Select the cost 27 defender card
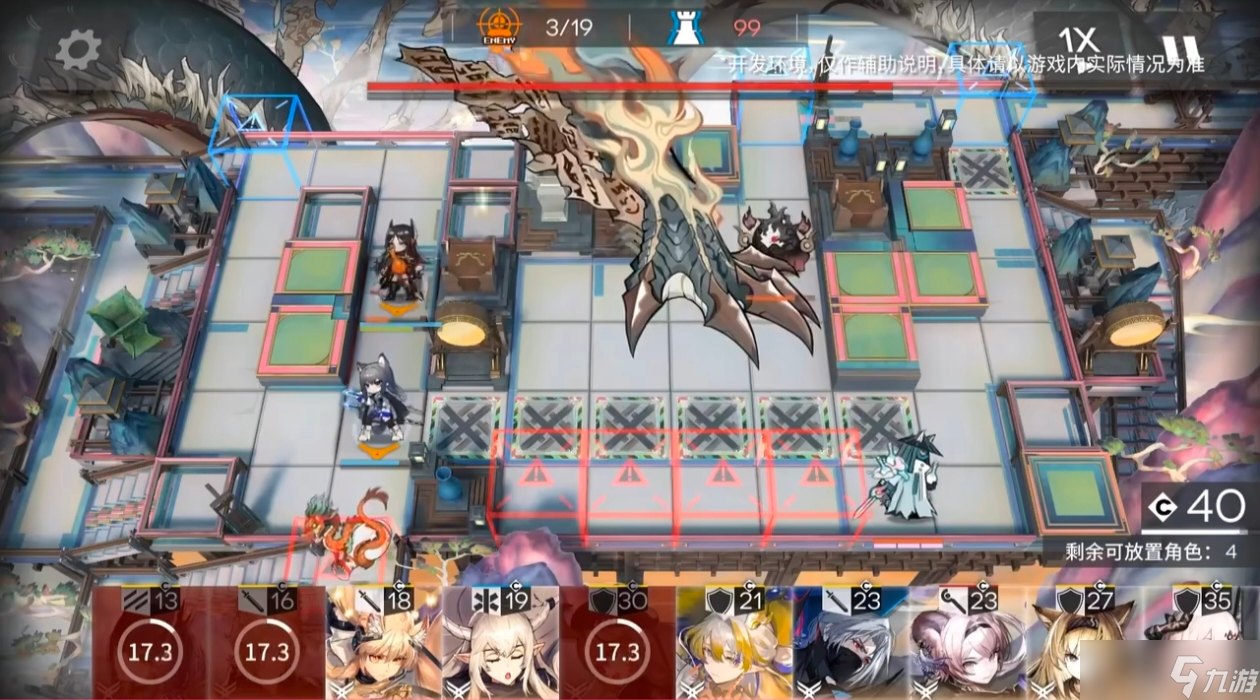 pos(1085,642)
